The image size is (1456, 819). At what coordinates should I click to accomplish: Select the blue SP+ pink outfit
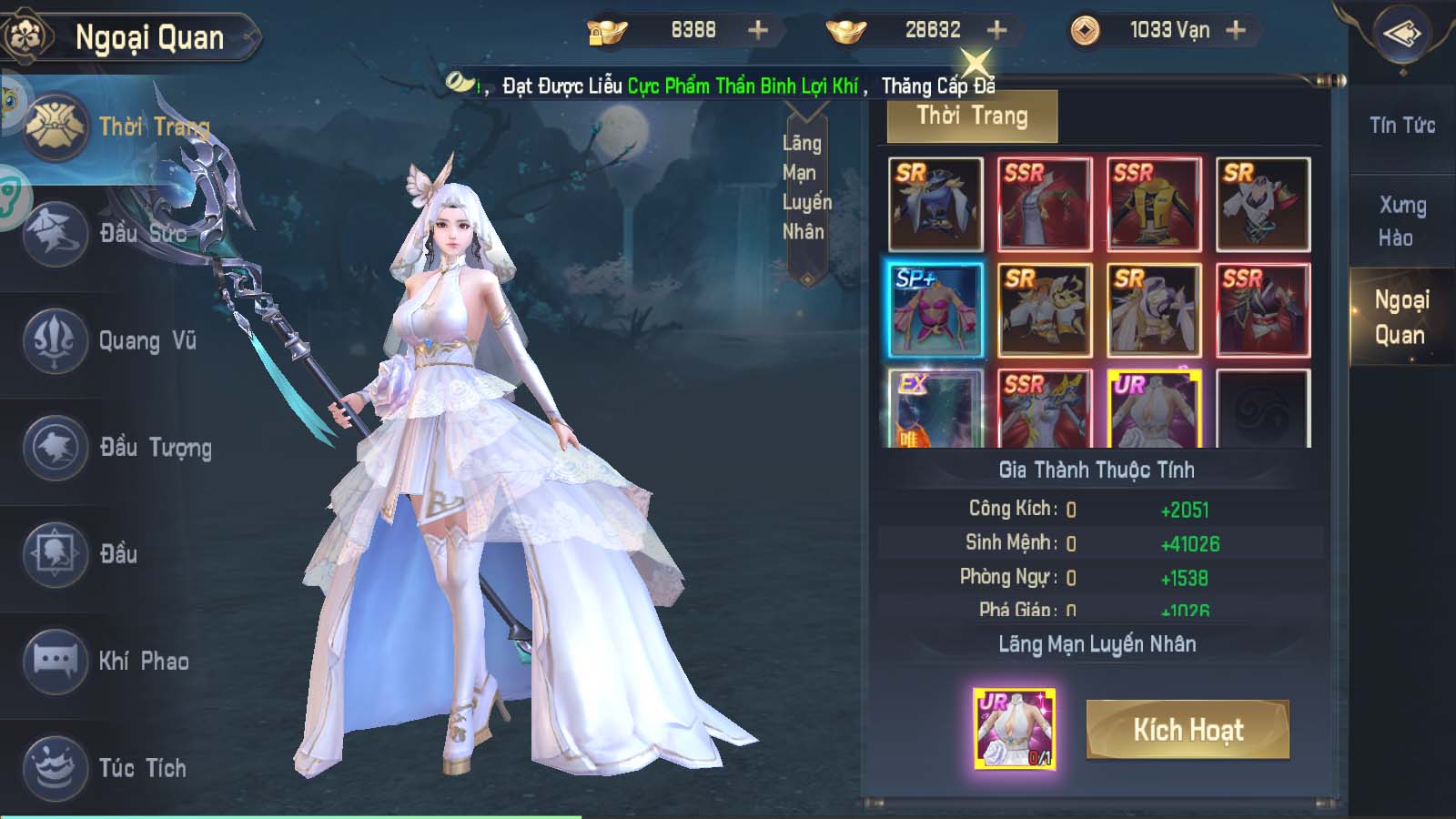point(935,310)
